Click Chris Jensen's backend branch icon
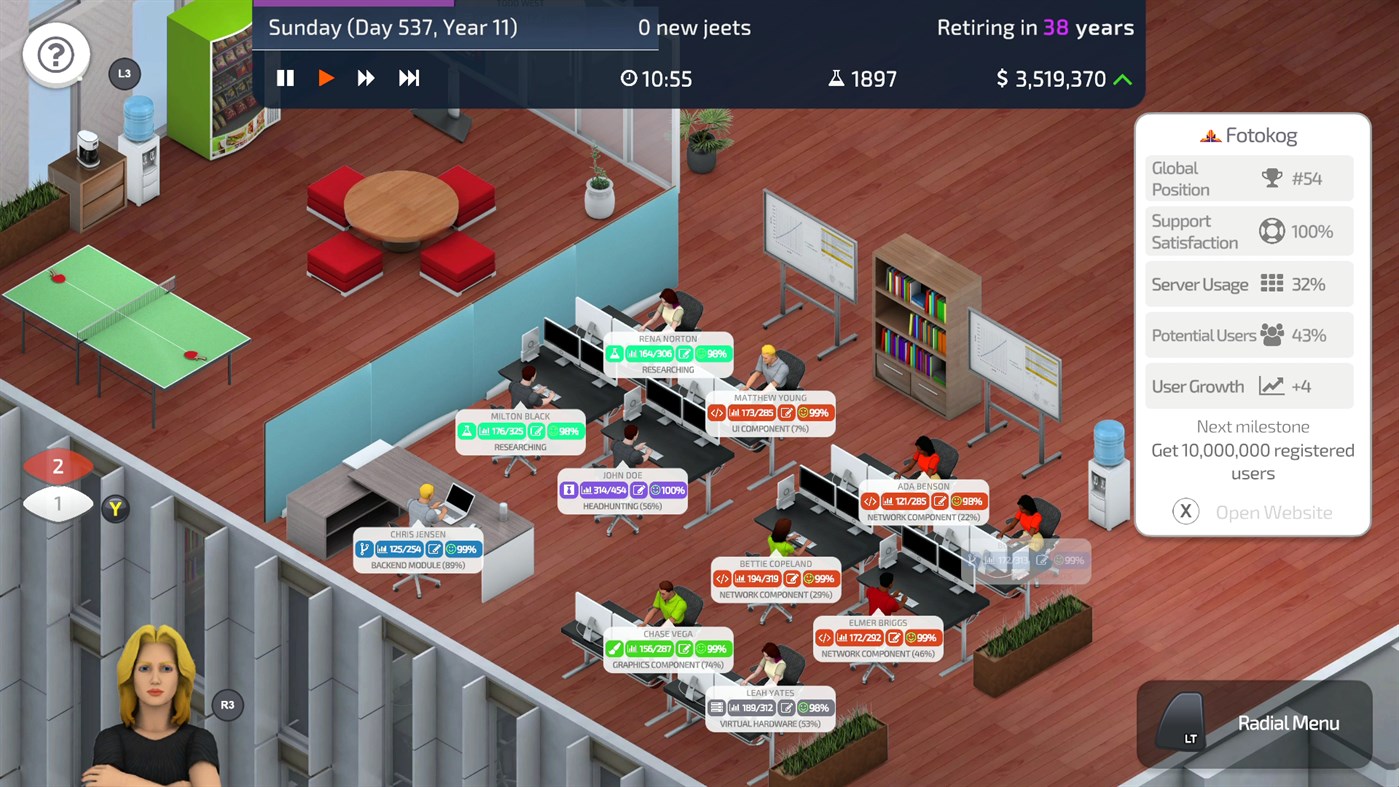Screen dimensions: 1399x787 click(366, 548)
